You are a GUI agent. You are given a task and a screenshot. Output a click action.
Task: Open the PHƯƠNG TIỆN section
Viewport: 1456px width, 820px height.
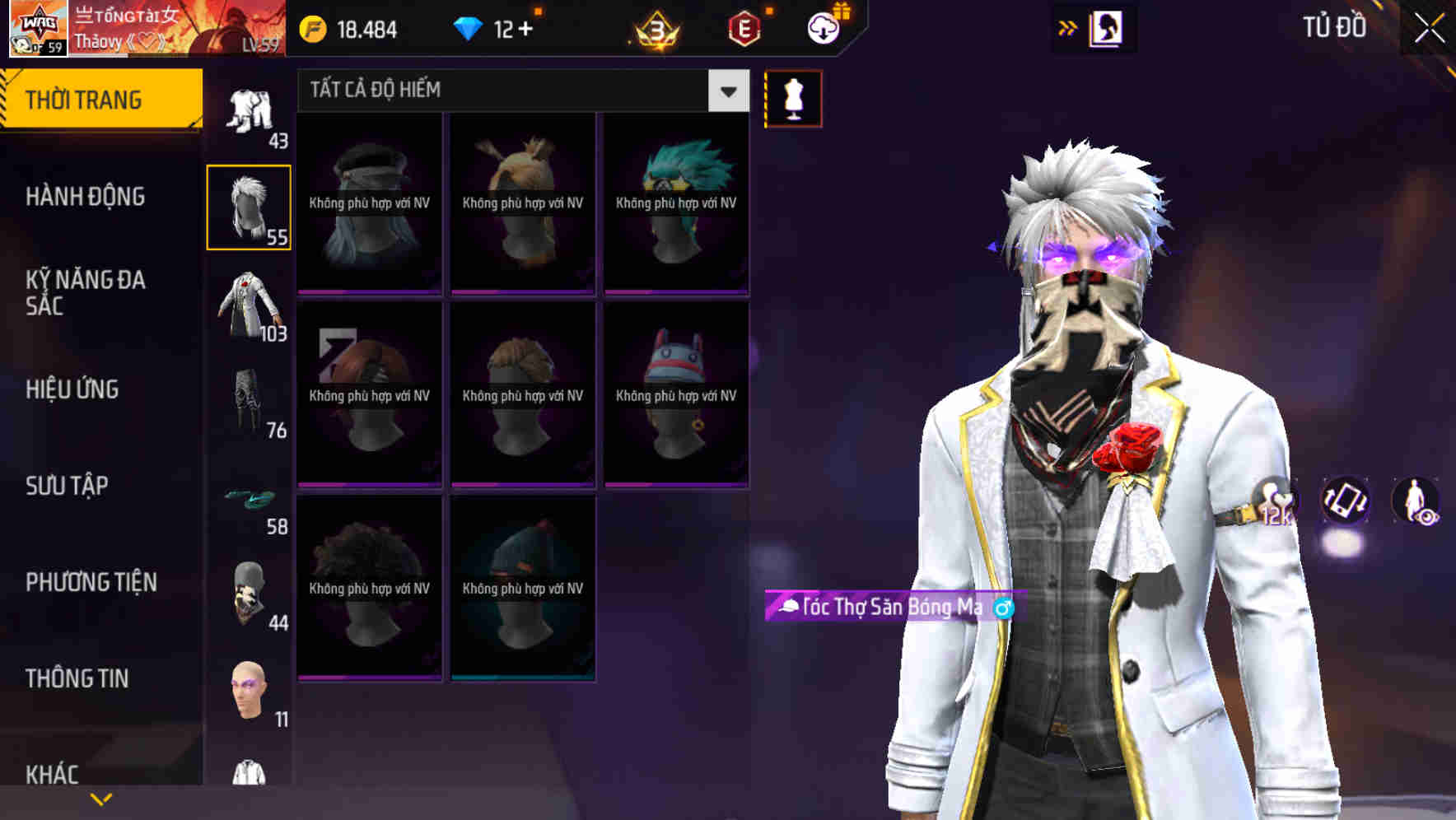click(91, 582)
